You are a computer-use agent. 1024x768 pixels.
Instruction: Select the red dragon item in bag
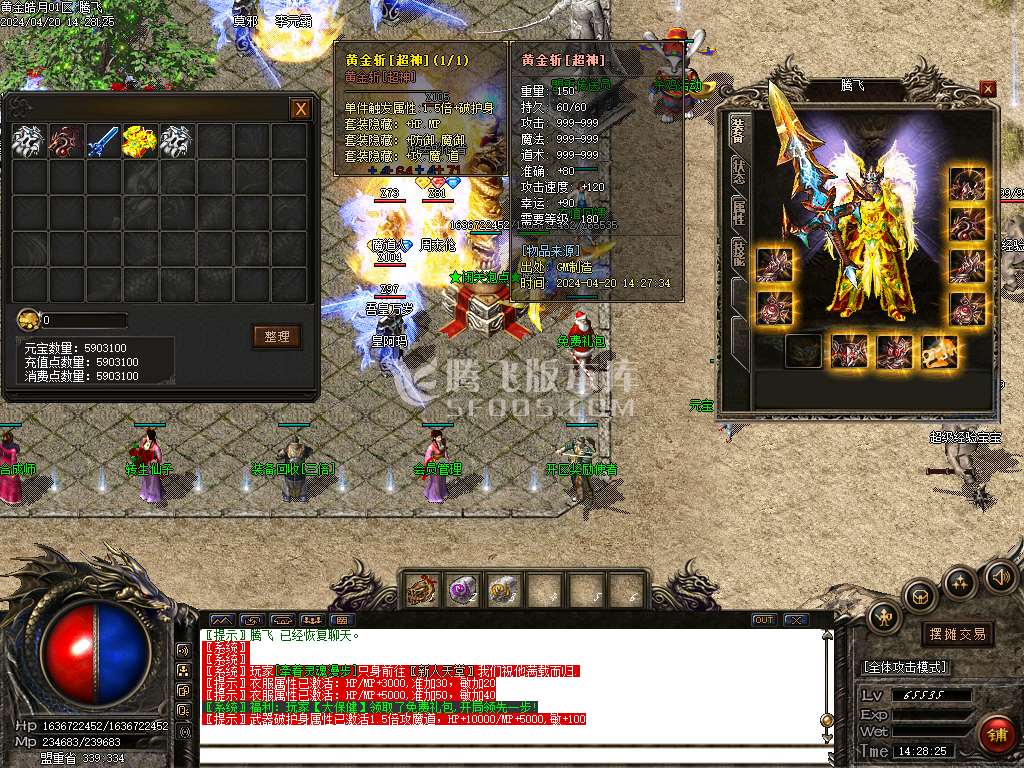65,142
